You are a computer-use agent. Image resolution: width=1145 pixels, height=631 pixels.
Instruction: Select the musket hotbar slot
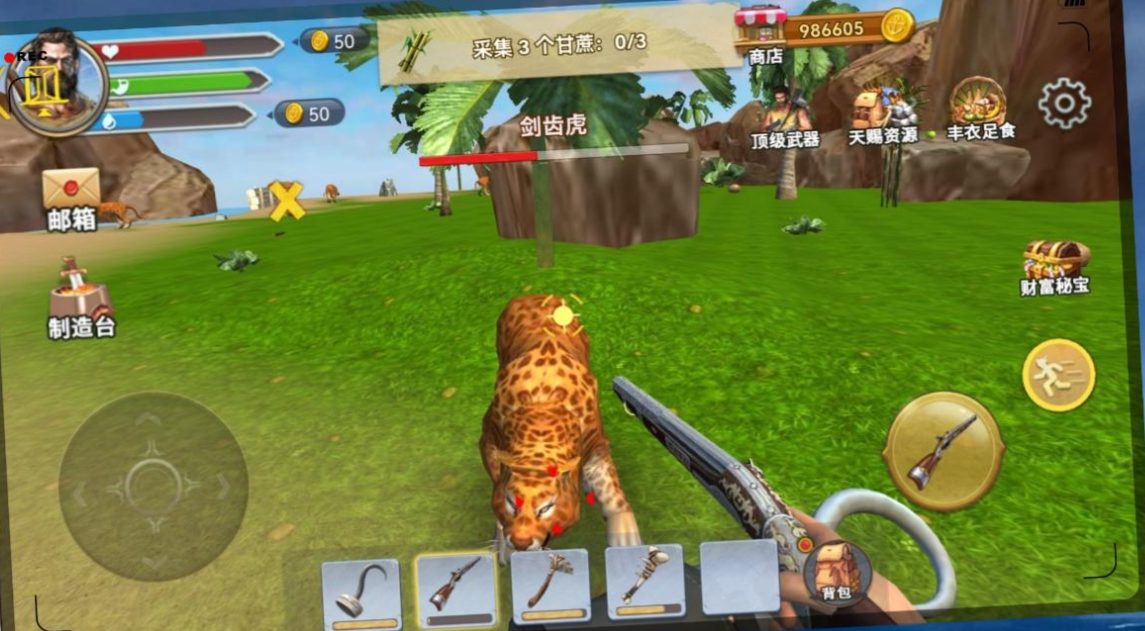tap(456, 589)
